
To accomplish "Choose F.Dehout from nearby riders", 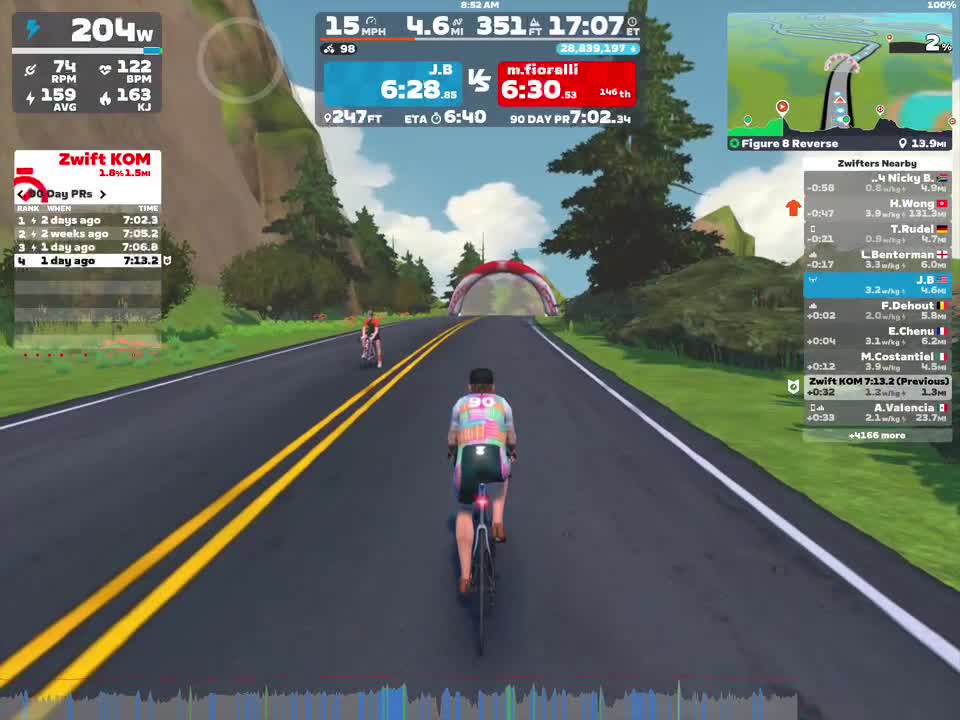I will 877,310.
